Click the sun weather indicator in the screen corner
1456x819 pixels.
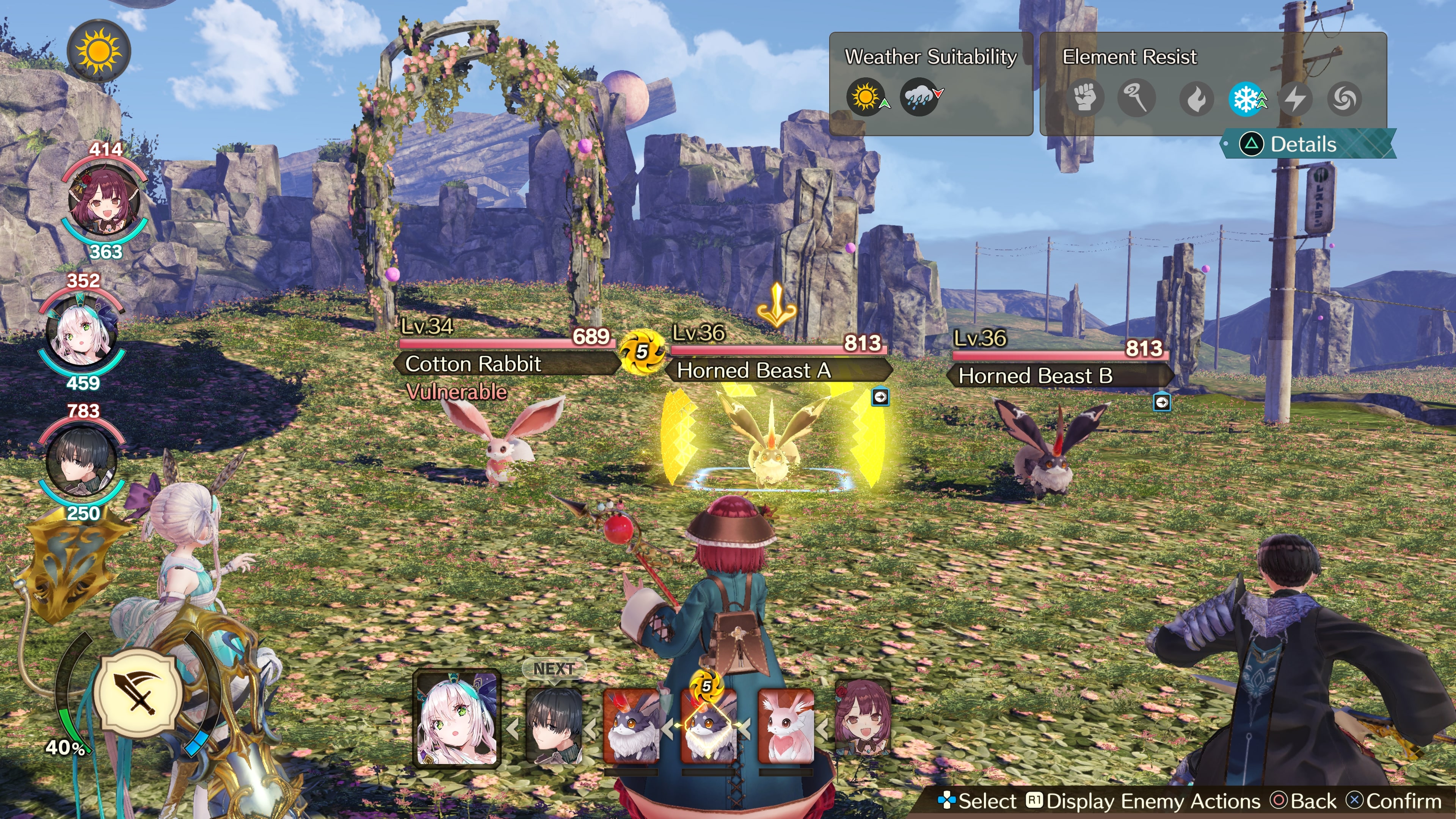[99, 52]
